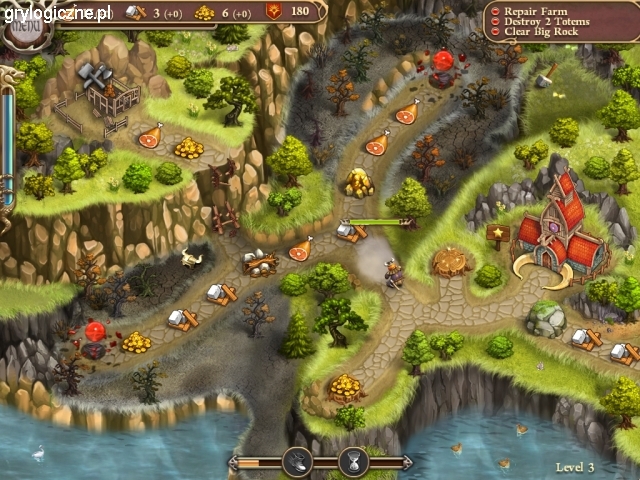Activate the hourglass time bonus
Viewport: 640px width, 480px height.
coord(352,462)
